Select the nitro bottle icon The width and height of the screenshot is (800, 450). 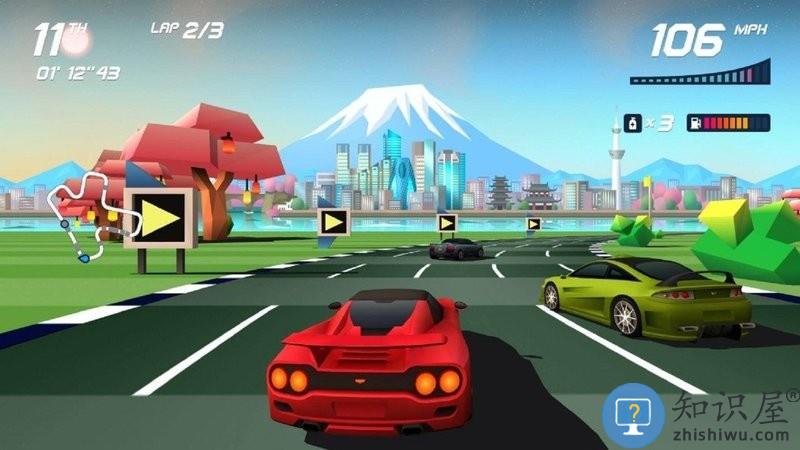tap(632, 123)
